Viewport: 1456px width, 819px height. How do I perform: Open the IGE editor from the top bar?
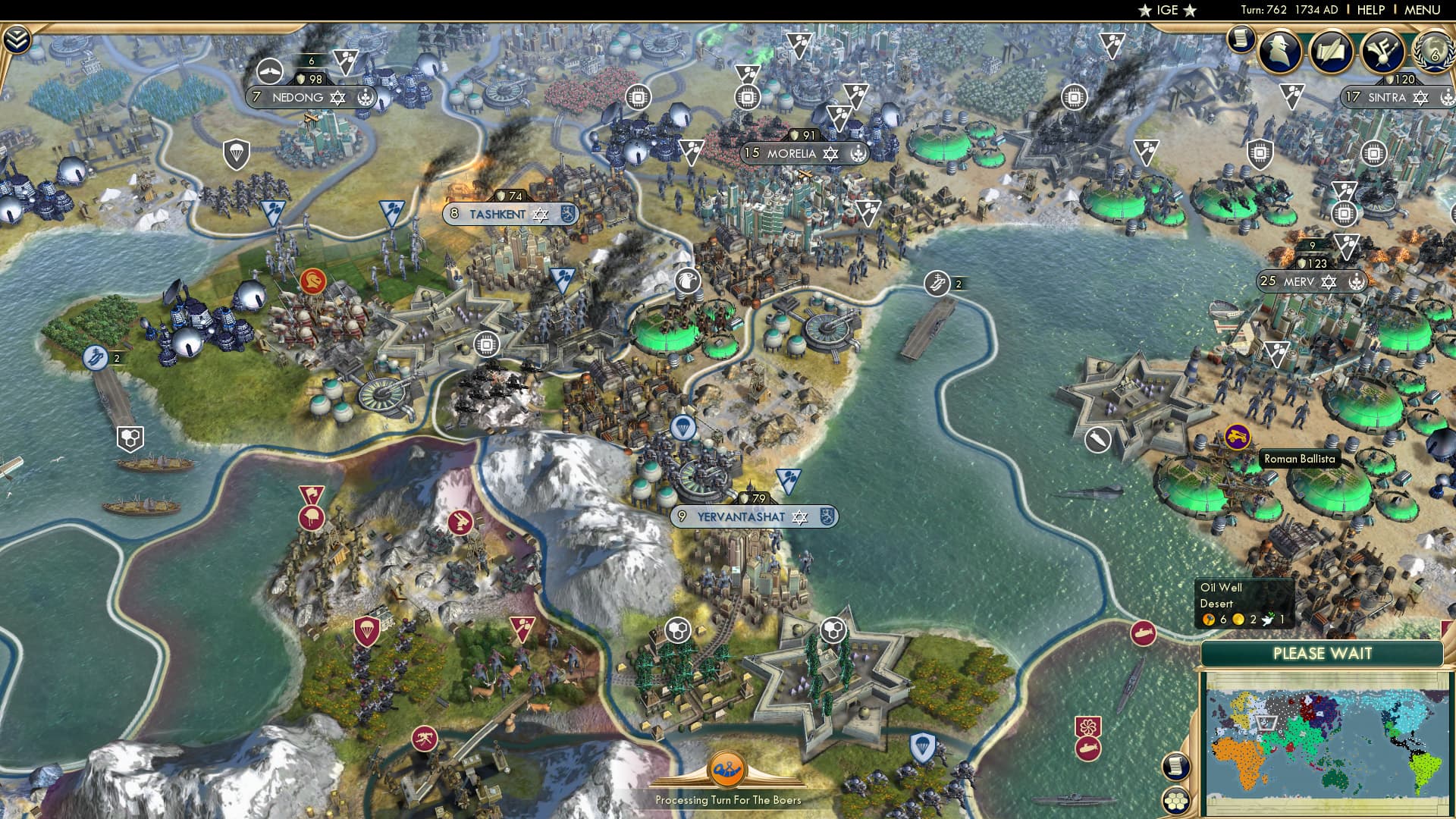[1166, 11]
